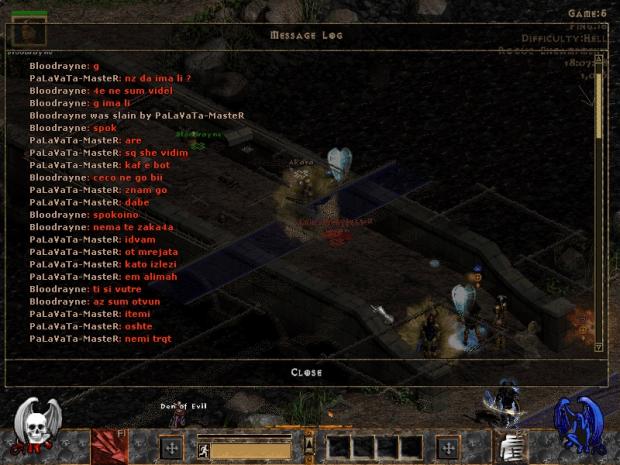The image size is (620, 465).
Task: Close the Message Log window
Action: (x=306, y=373)
